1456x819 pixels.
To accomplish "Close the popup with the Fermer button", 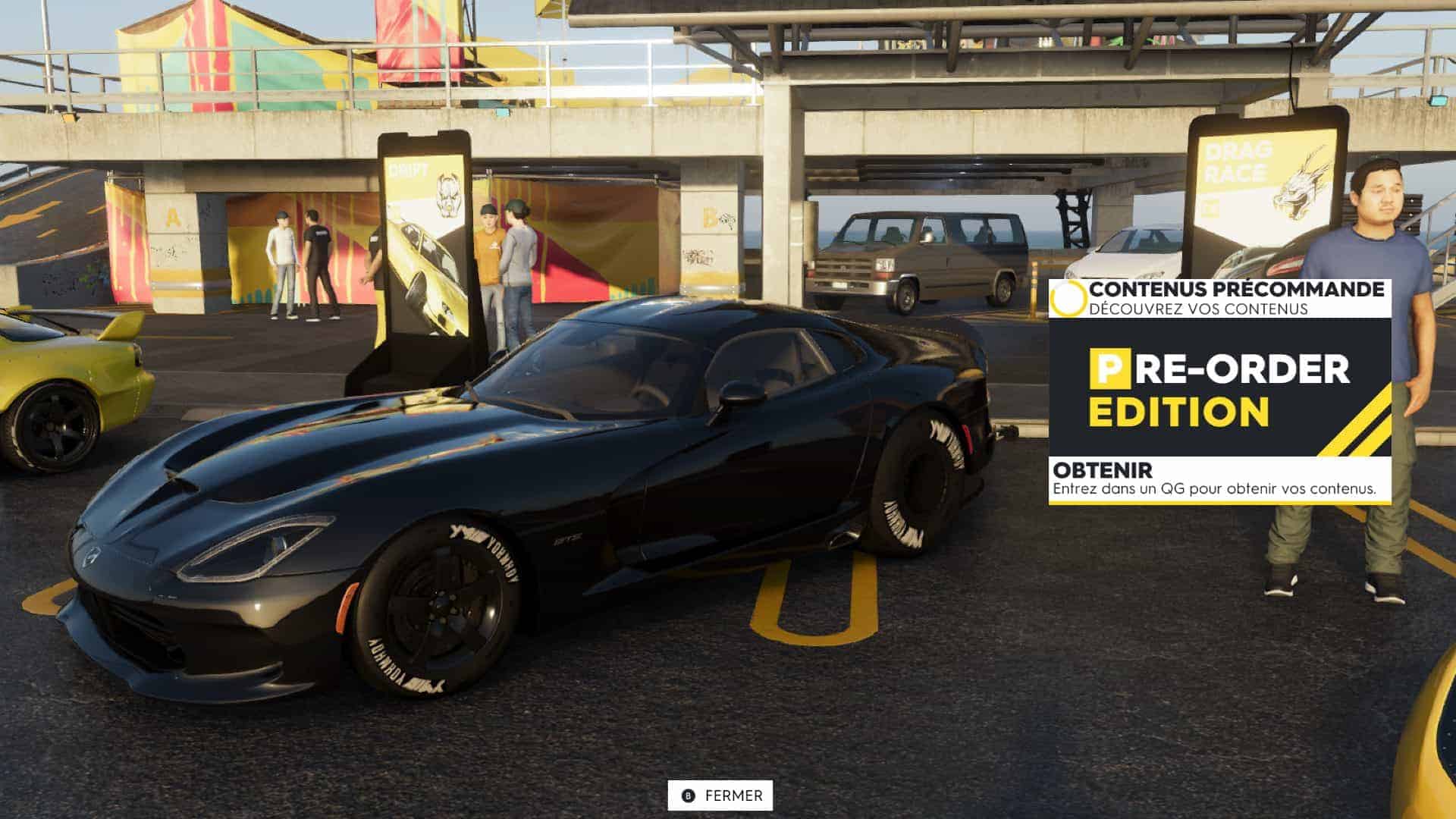I will pos(720,795).
